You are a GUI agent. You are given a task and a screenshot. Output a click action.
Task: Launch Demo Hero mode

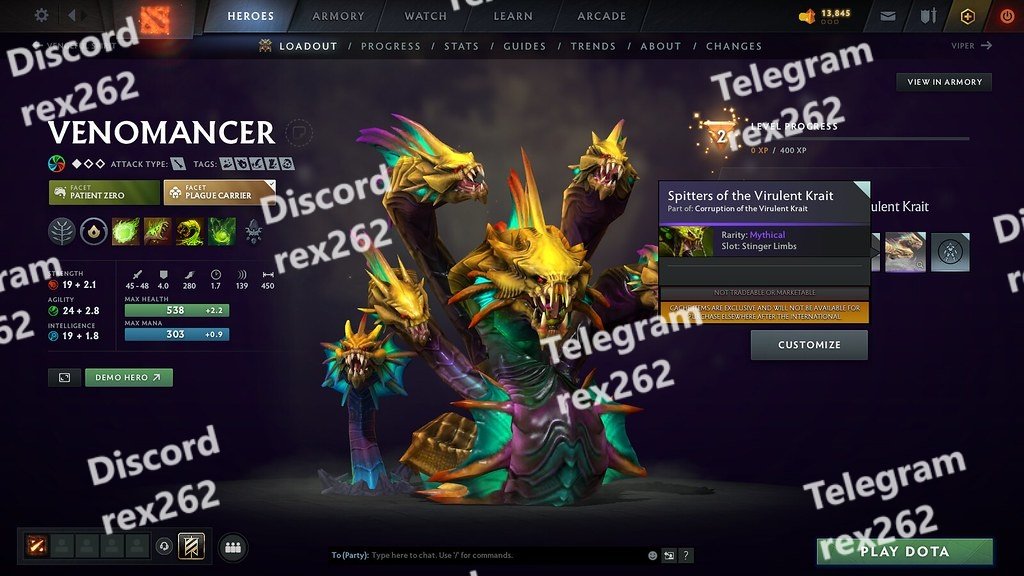coord(129,378)
